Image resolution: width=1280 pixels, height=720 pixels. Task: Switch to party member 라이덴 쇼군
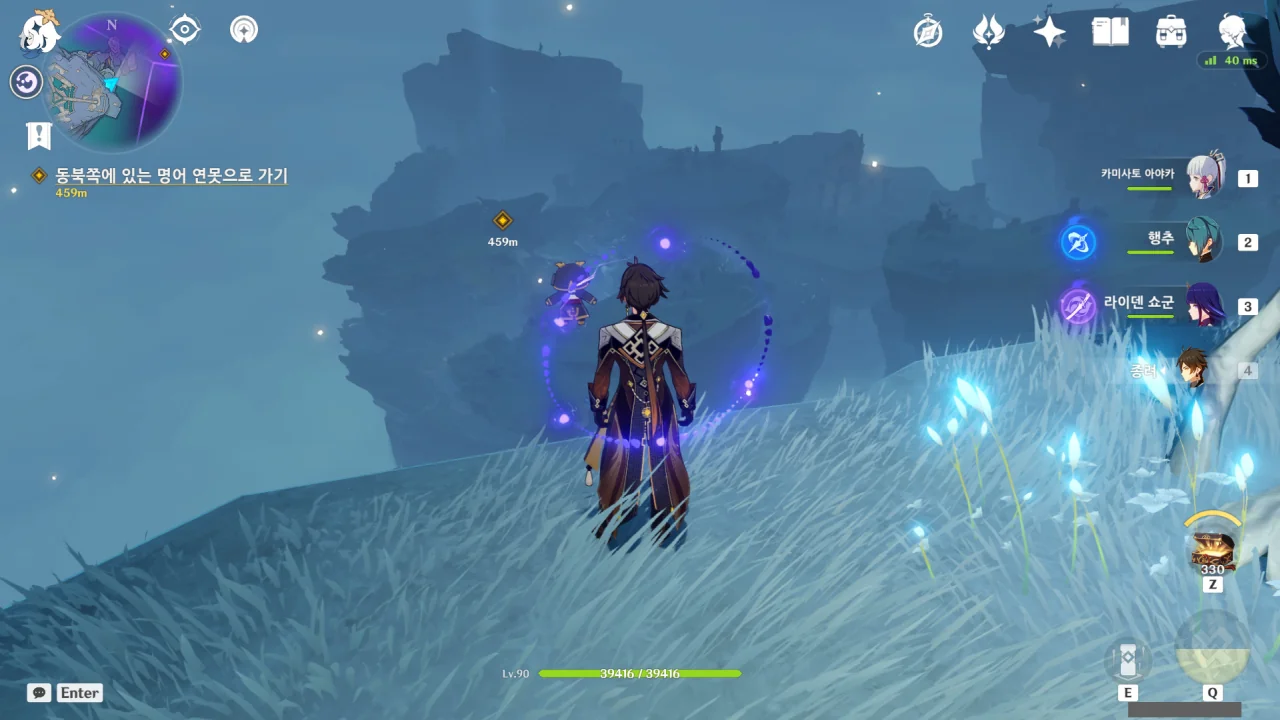pos(1203,305)
